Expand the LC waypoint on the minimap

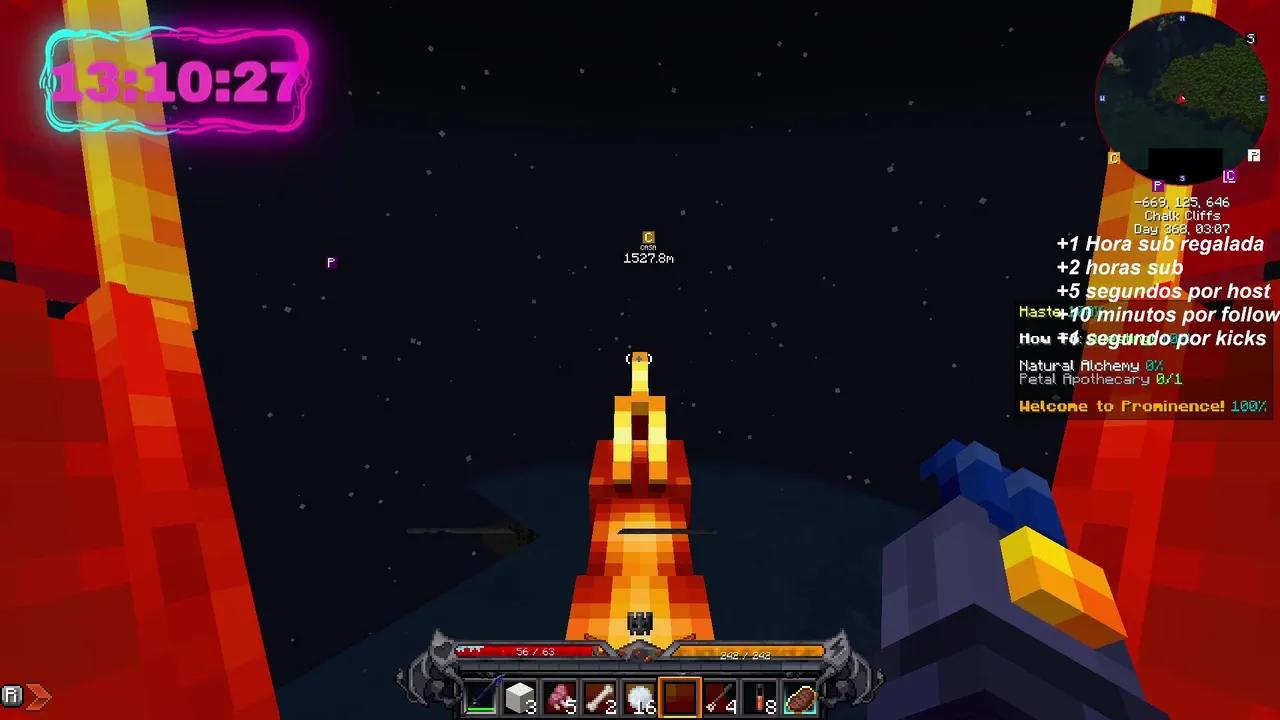click(x=1231, y=176)
